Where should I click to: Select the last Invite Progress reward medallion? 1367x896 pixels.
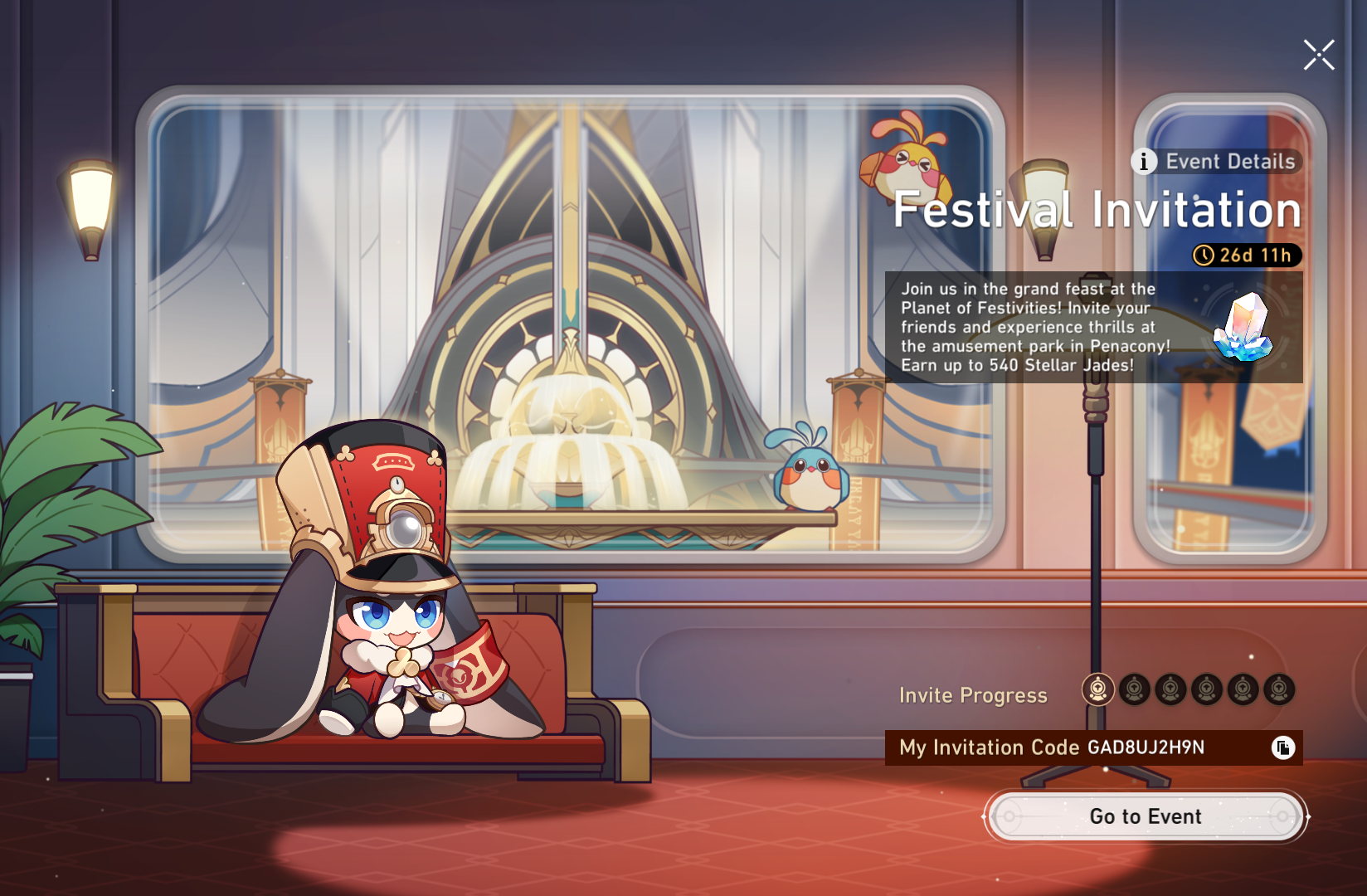click(1277, 689)
